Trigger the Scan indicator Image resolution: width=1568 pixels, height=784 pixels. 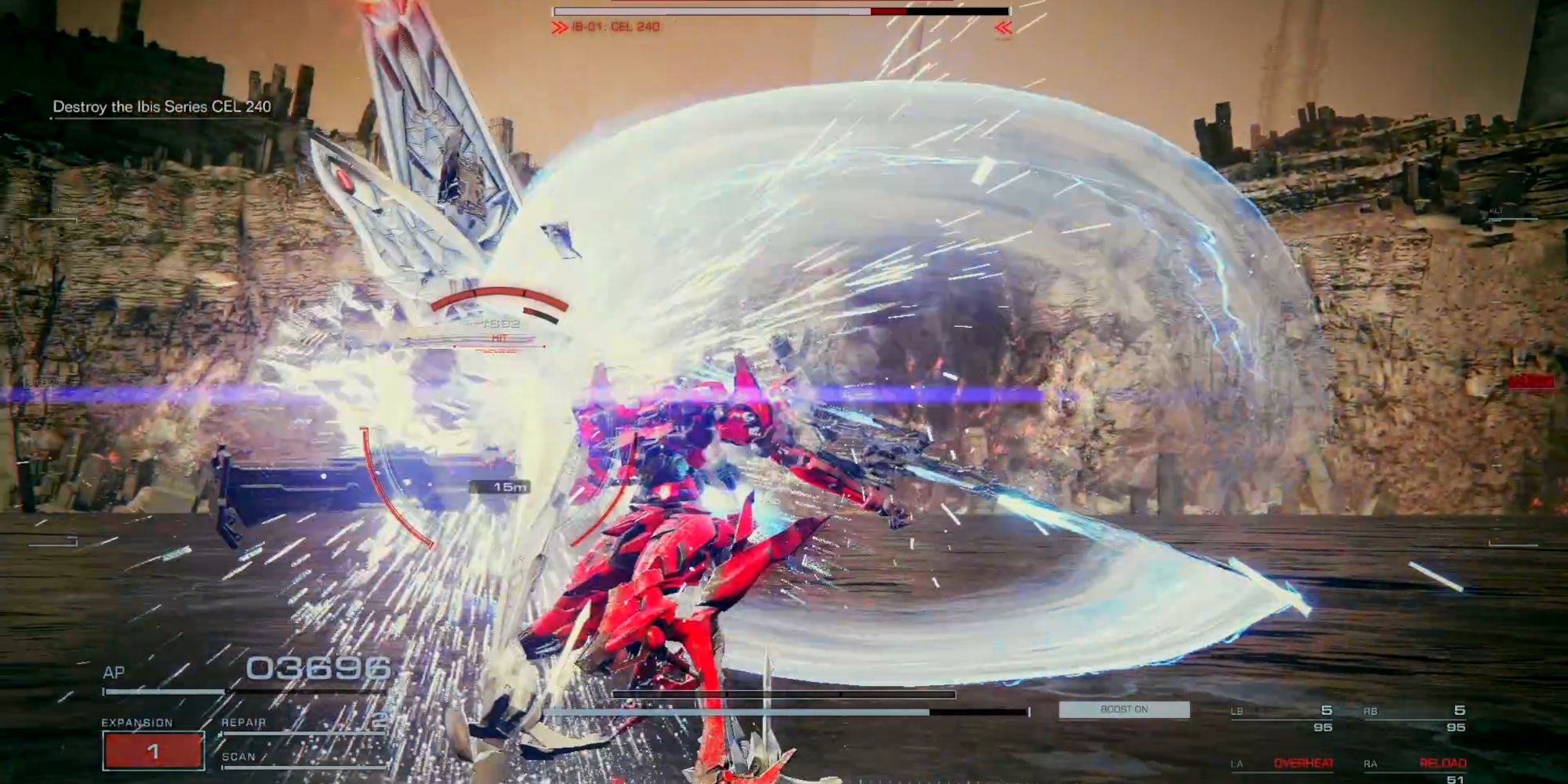[302, 757]
